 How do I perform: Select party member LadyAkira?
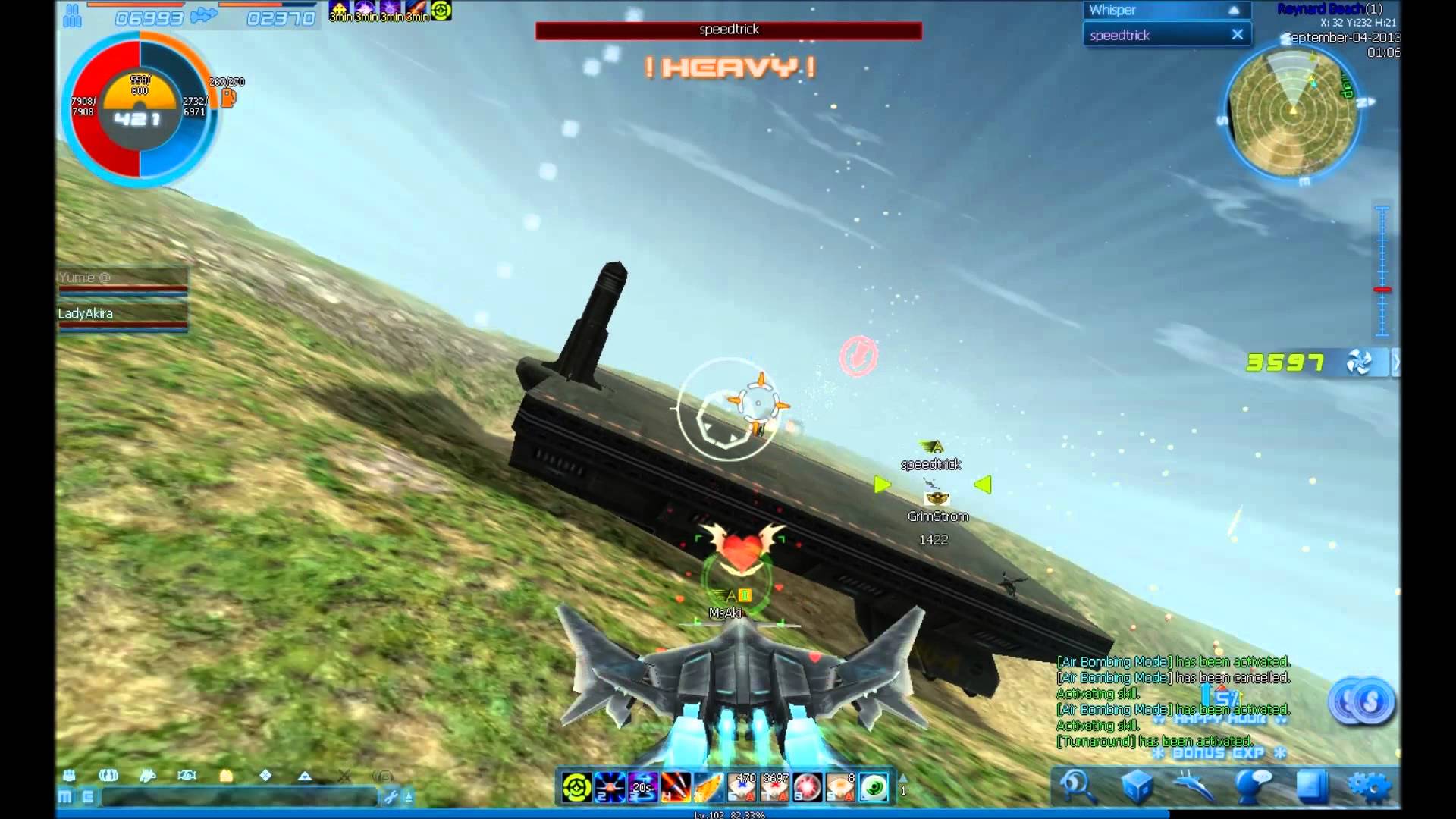(x=121, y=314)
